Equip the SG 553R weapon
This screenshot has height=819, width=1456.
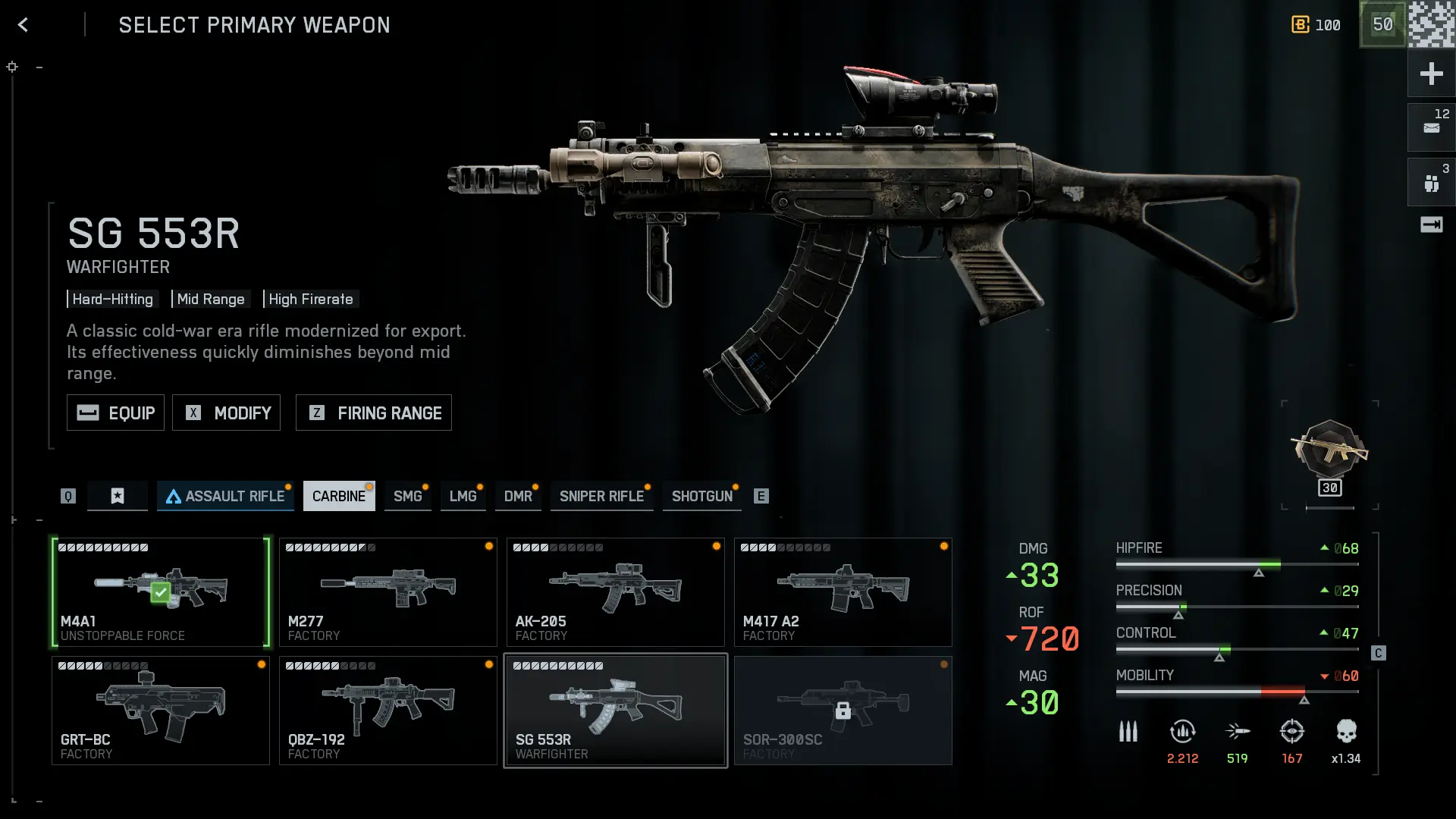click(x=115, y=413)
